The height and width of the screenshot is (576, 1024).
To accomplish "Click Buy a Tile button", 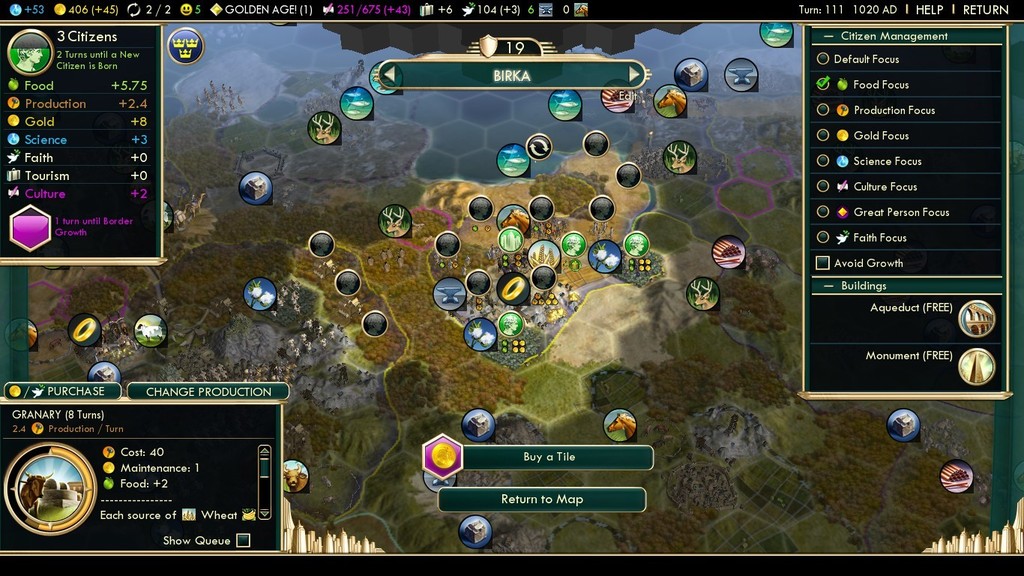I will pos(549,457).
